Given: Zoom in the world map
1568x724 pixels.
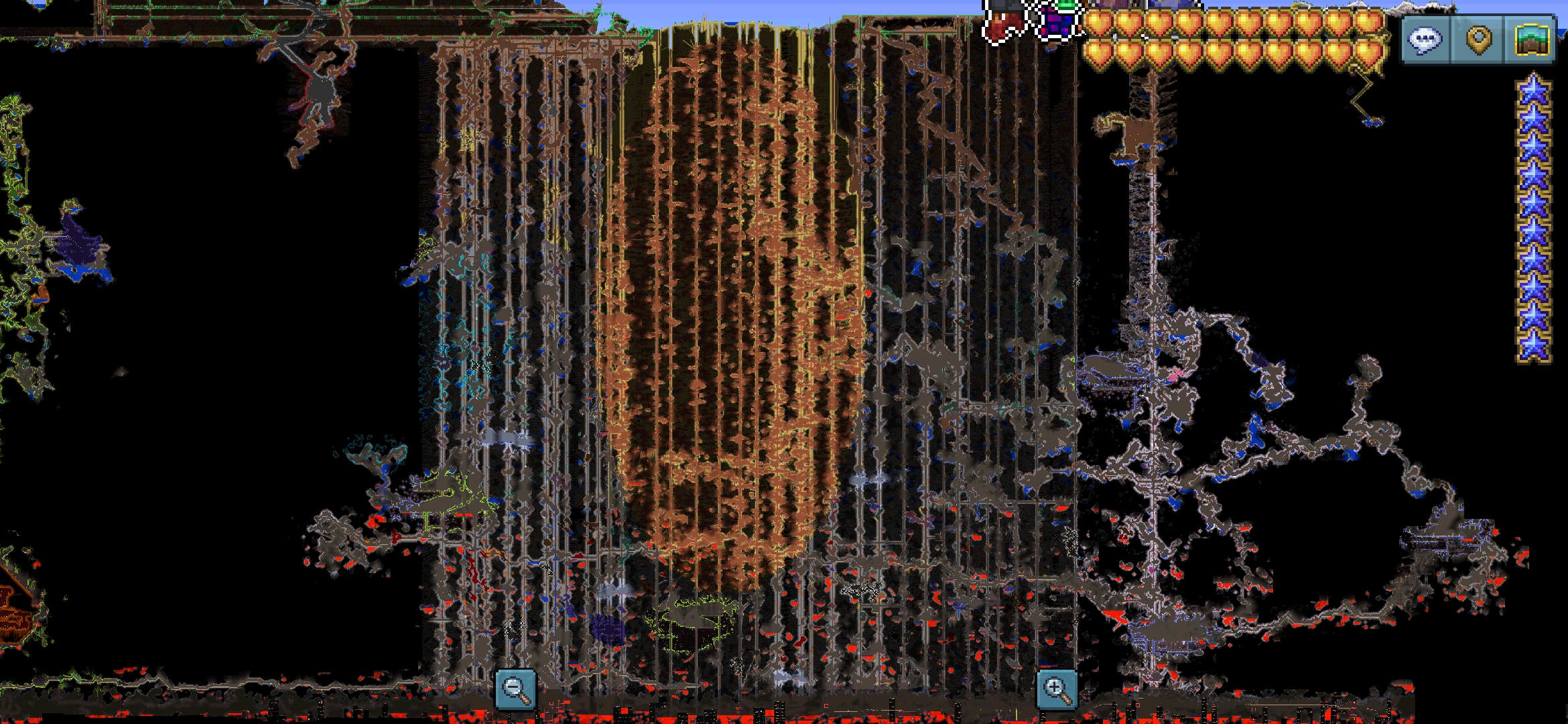Looking at the screenshot, I should tap(1057, 688).
